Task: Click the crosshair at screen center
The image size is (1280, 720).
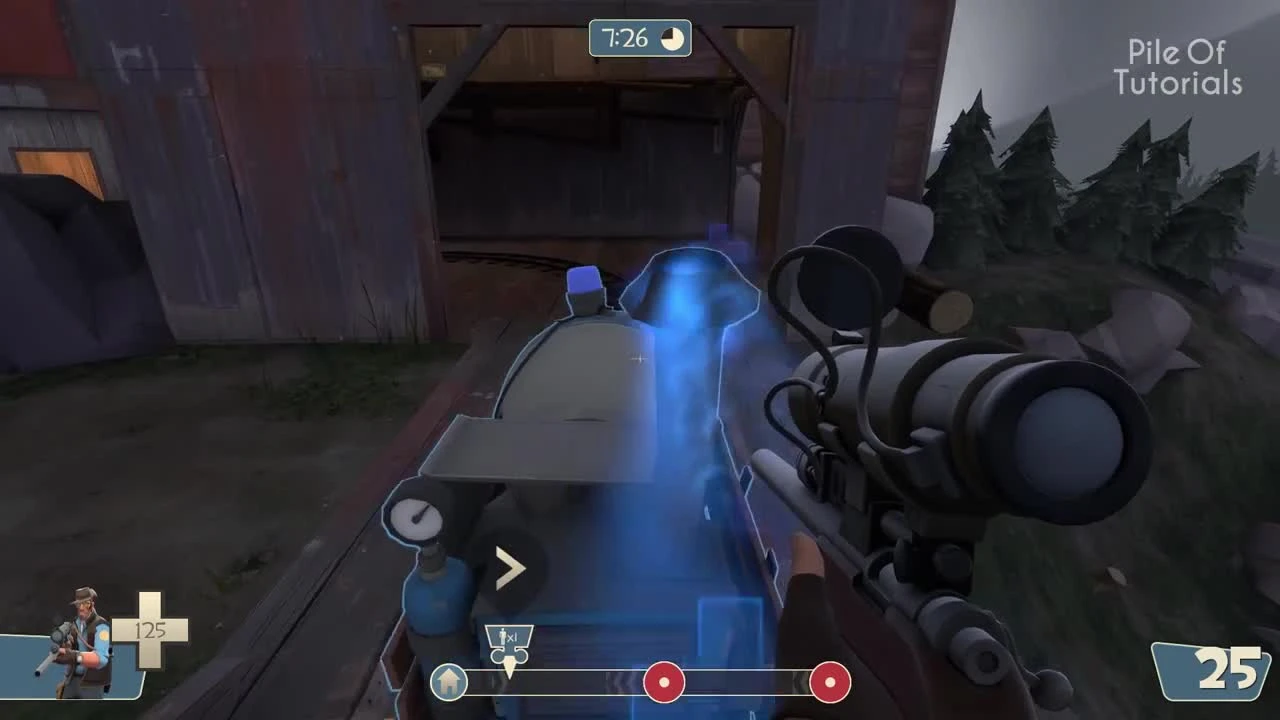Action: point(640,360)
